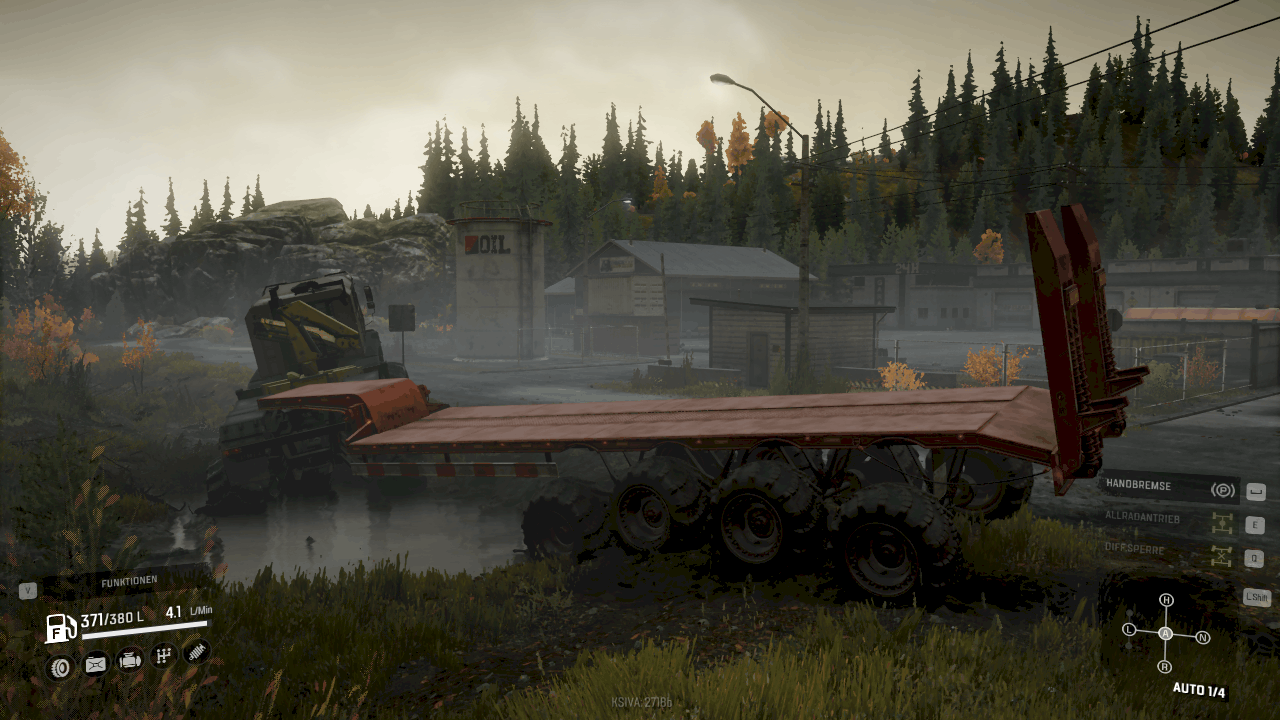Toggle the Handbremse parking brake
The image size is (1280, 720).
[1170, 489]
